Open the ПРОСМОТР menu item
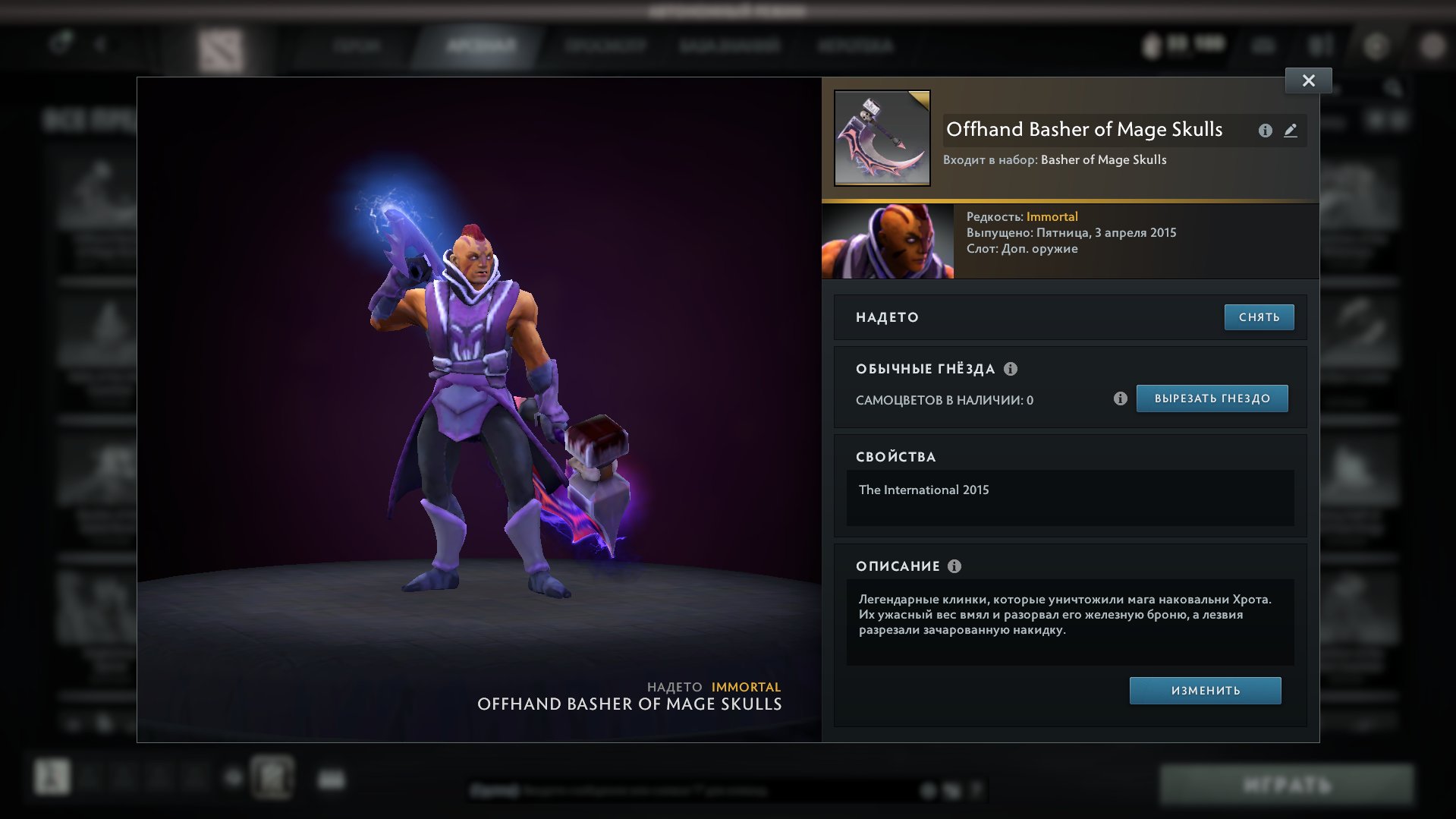1456x819 pixels. pos(607,46)
